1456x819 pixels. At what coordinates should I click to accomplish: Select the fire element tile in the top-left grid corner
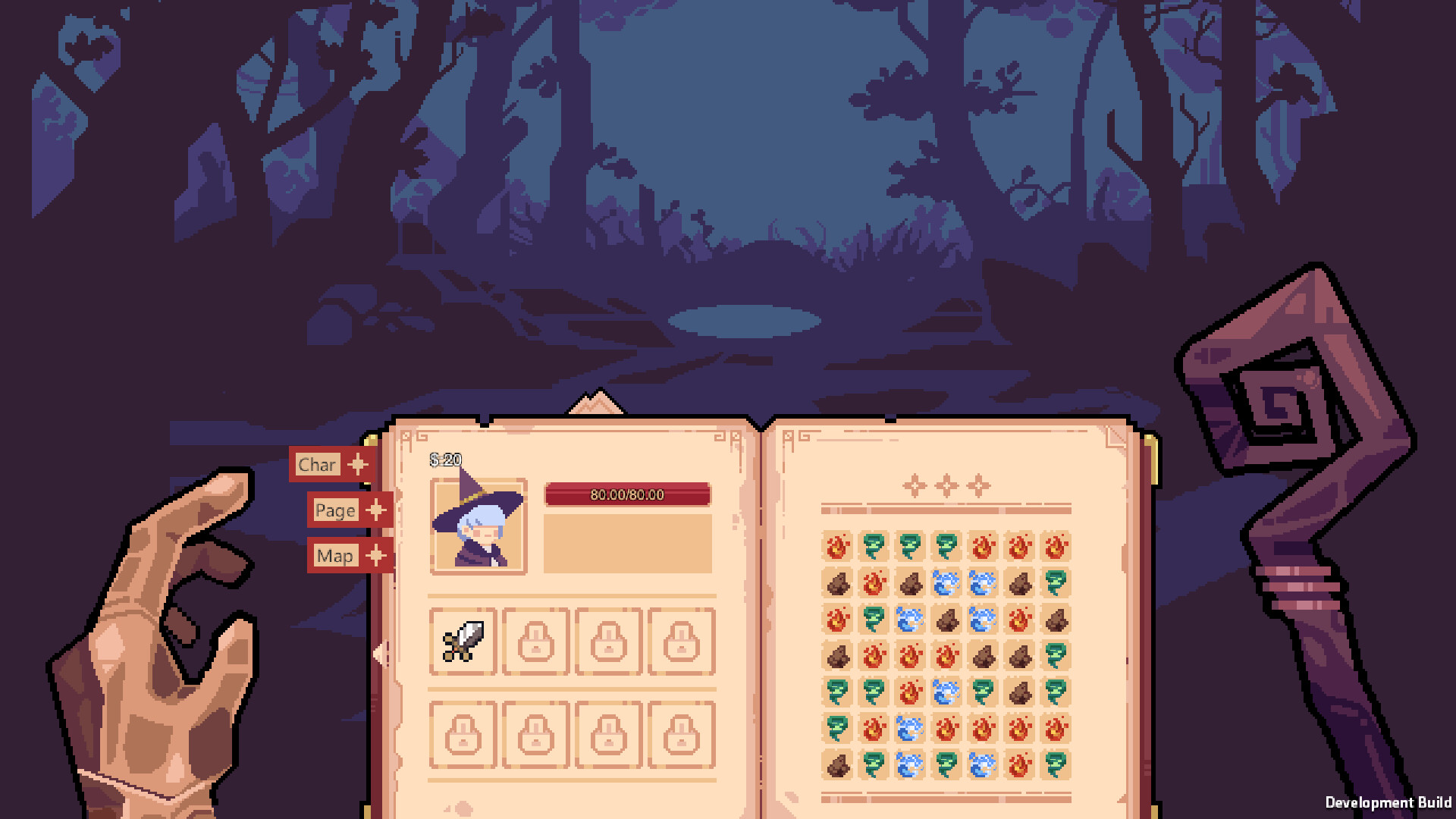point(836,544)
